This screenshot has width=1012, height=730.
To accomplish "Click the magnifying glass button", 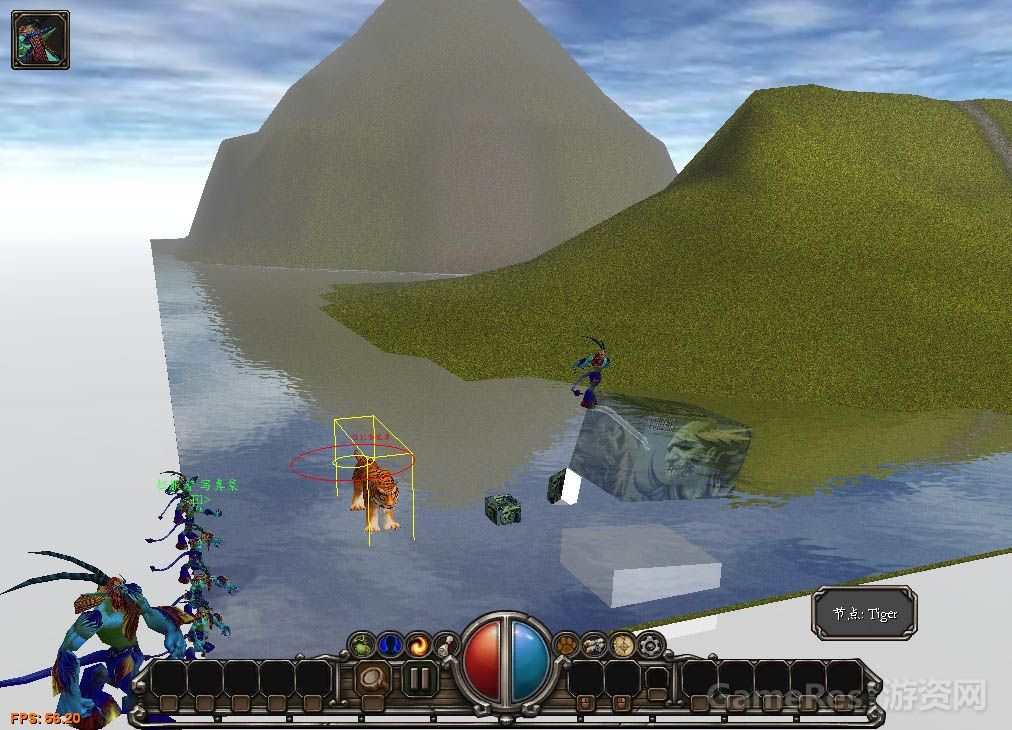I will (x=373, y=681).
